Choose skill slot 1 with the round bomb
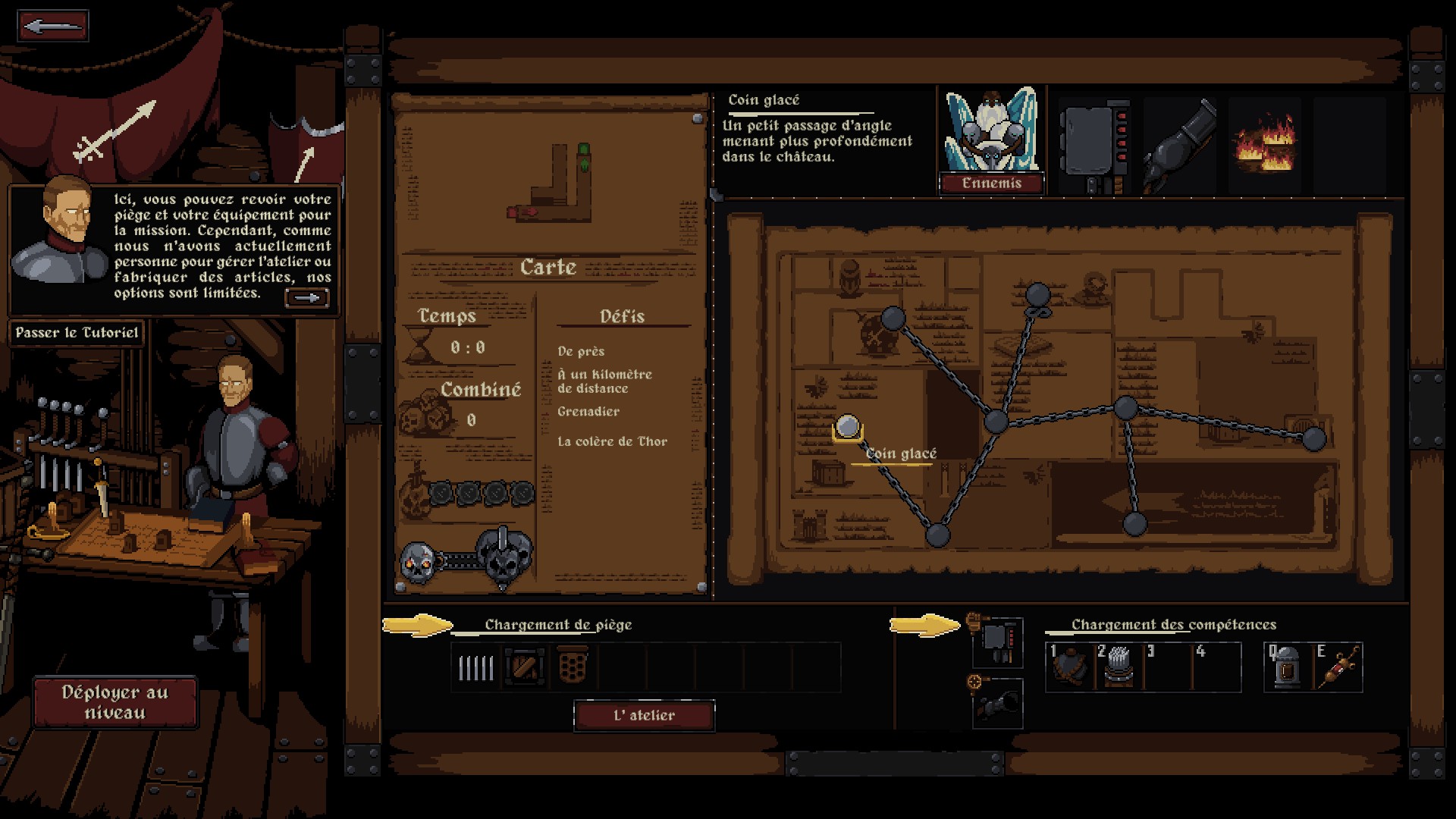This screenshot has height=819, width=1456. click(1069, 667)
